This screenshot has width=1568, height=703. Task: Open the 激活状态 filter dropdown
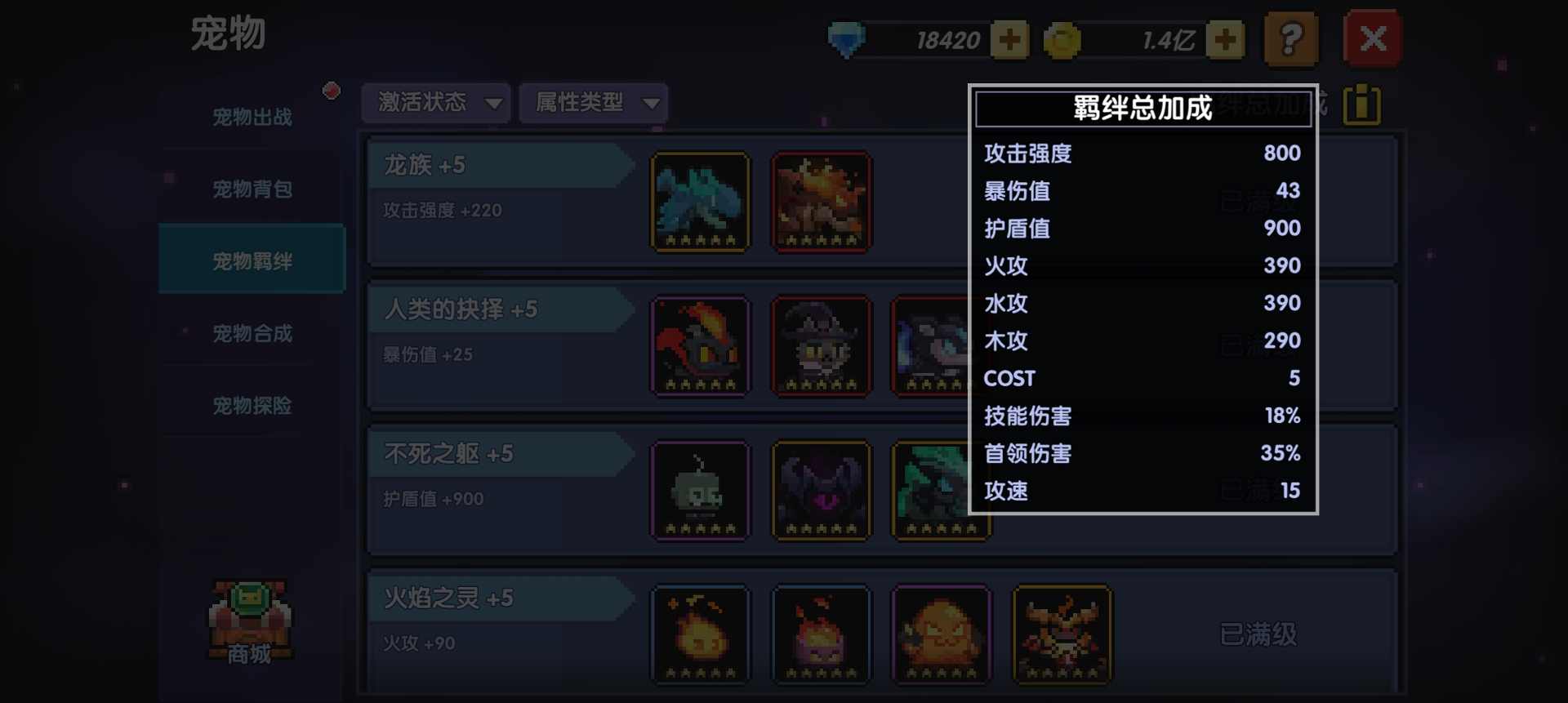(435, 103)
